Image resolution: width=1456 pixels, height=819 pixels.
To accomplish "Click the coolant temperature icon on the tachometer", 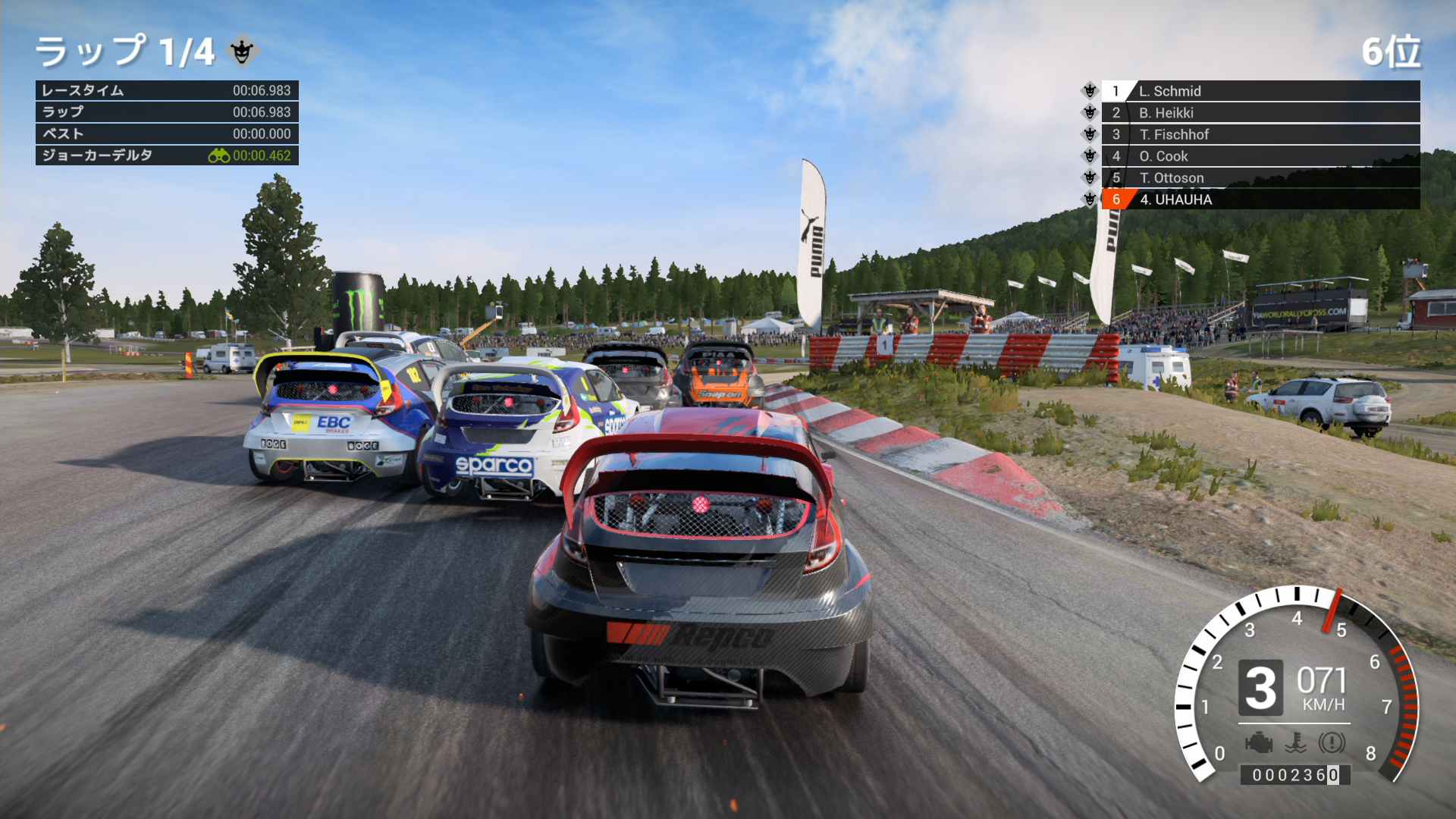I will (1296, 742).
